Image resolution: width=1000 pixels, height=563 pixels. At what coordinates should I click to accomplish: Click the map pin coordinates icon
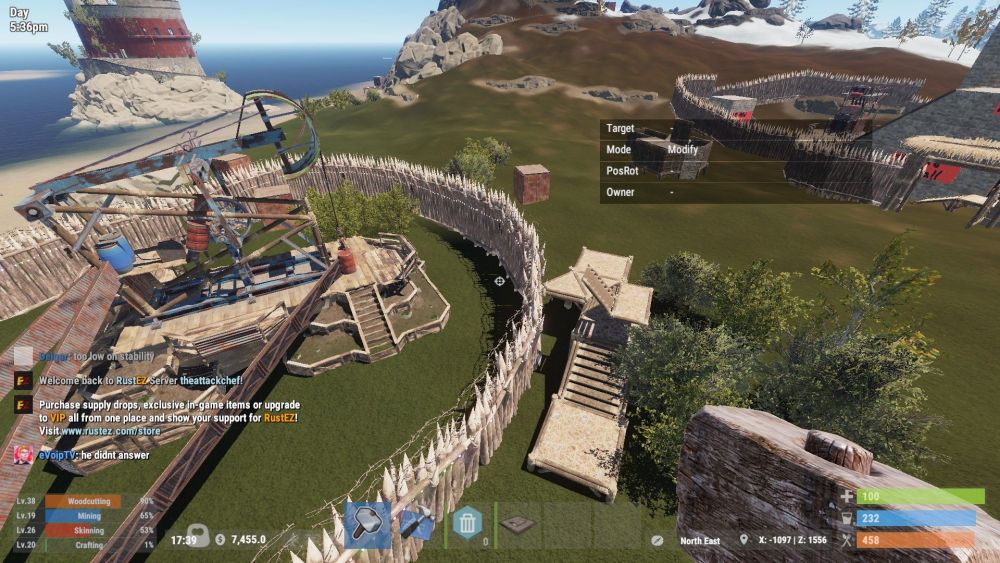744,540
